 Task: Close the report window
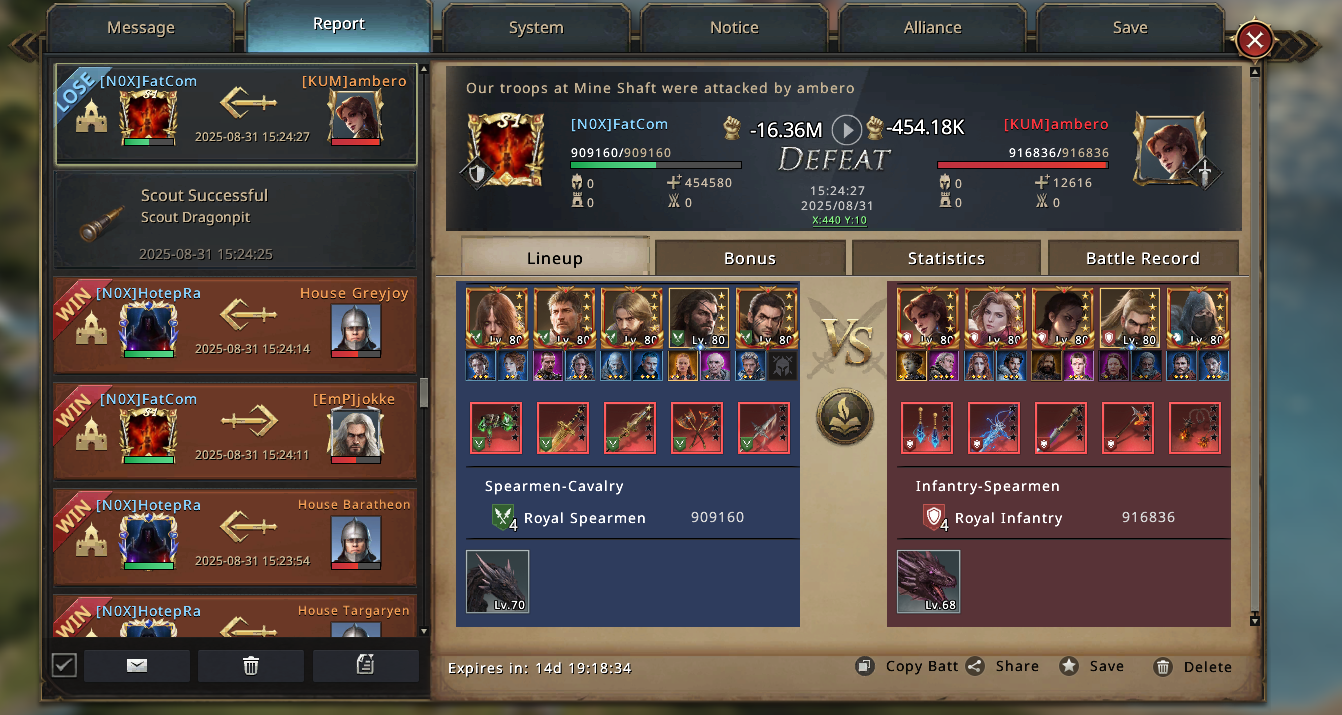(x=1254, y=41)
